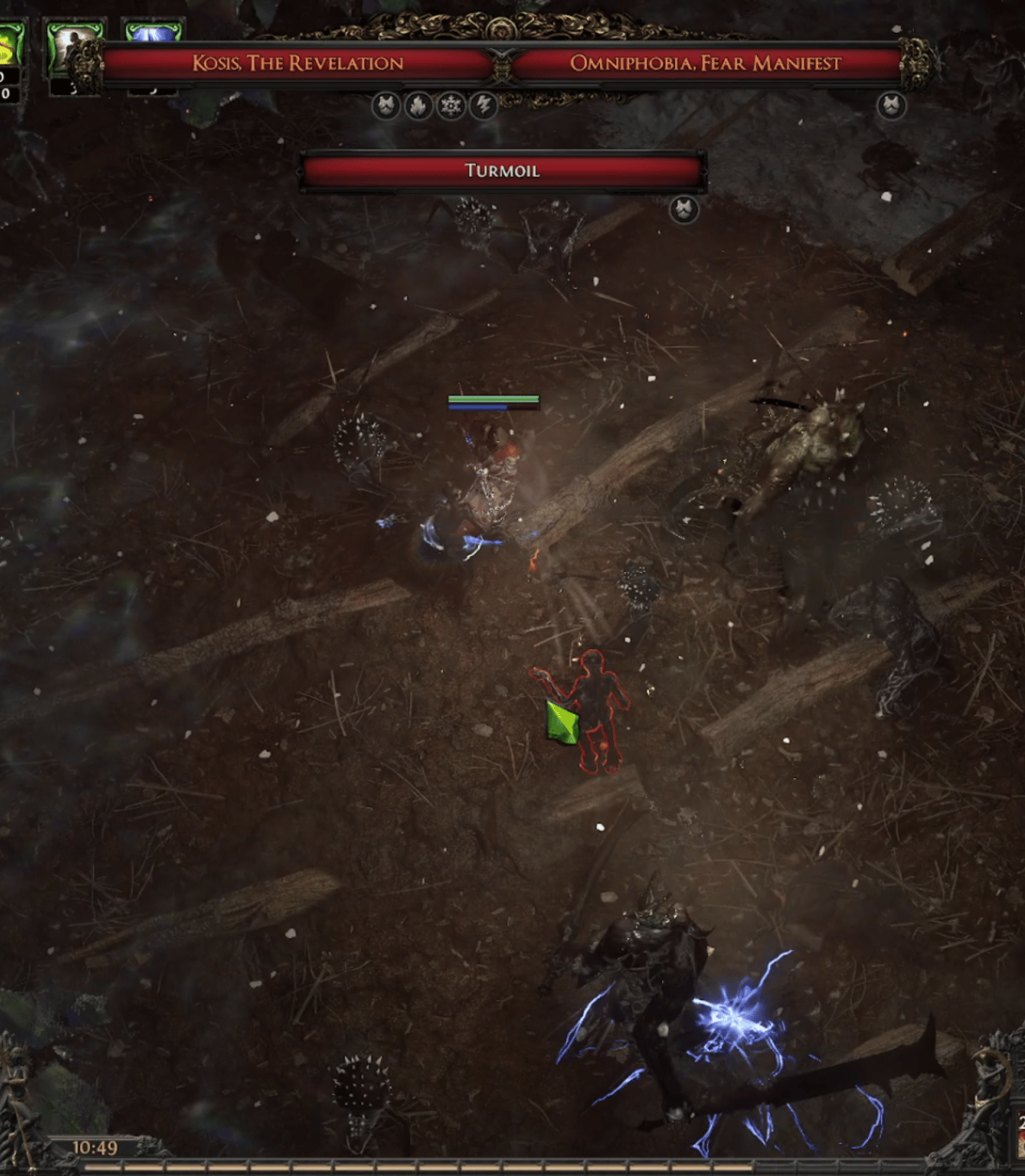Select the snowflake cold modifier icon
This screenshot has height=1176, width=1025.
[x=451, y=105]
